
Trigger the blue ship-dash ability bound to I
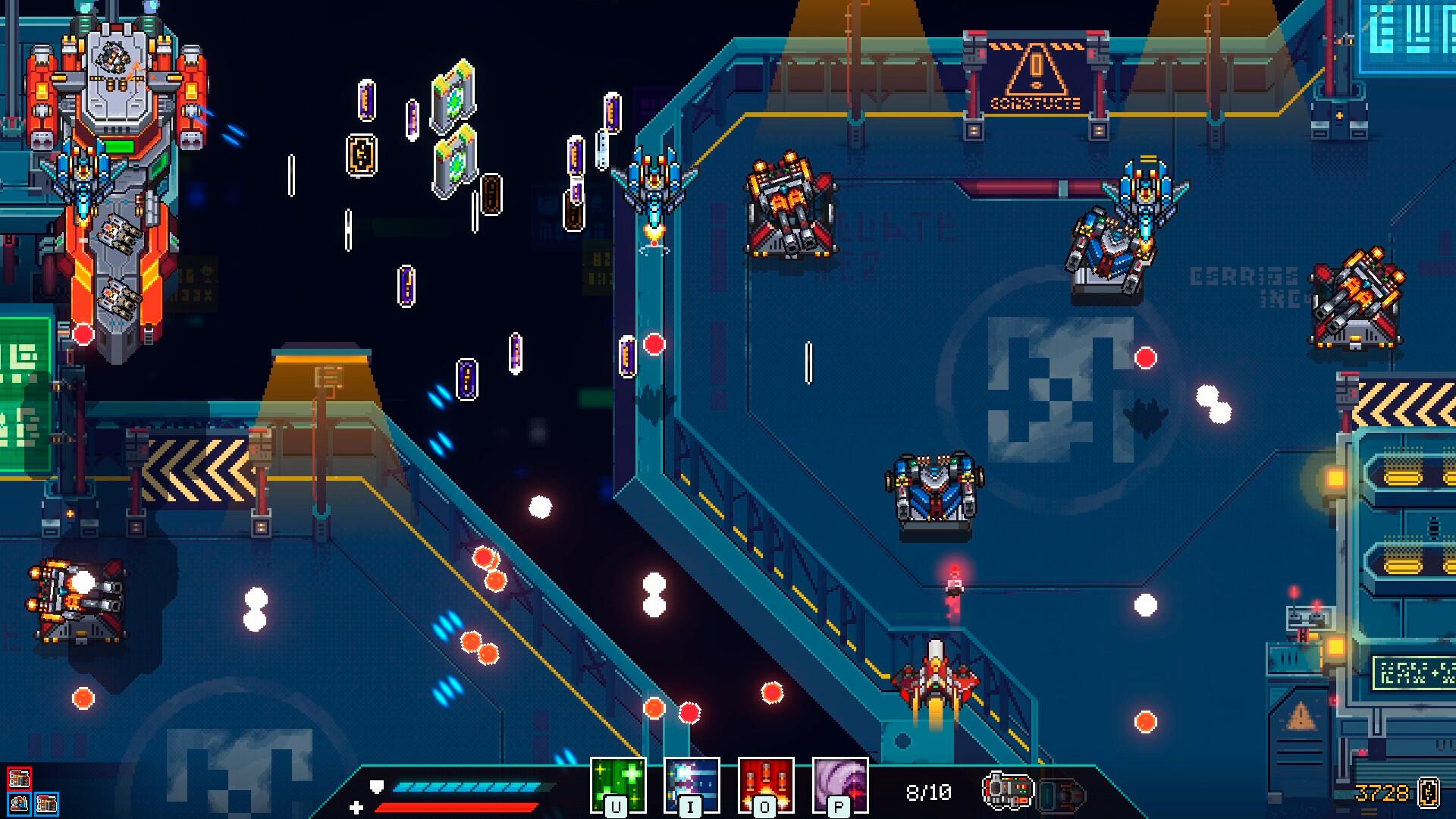tap(692, 785)
